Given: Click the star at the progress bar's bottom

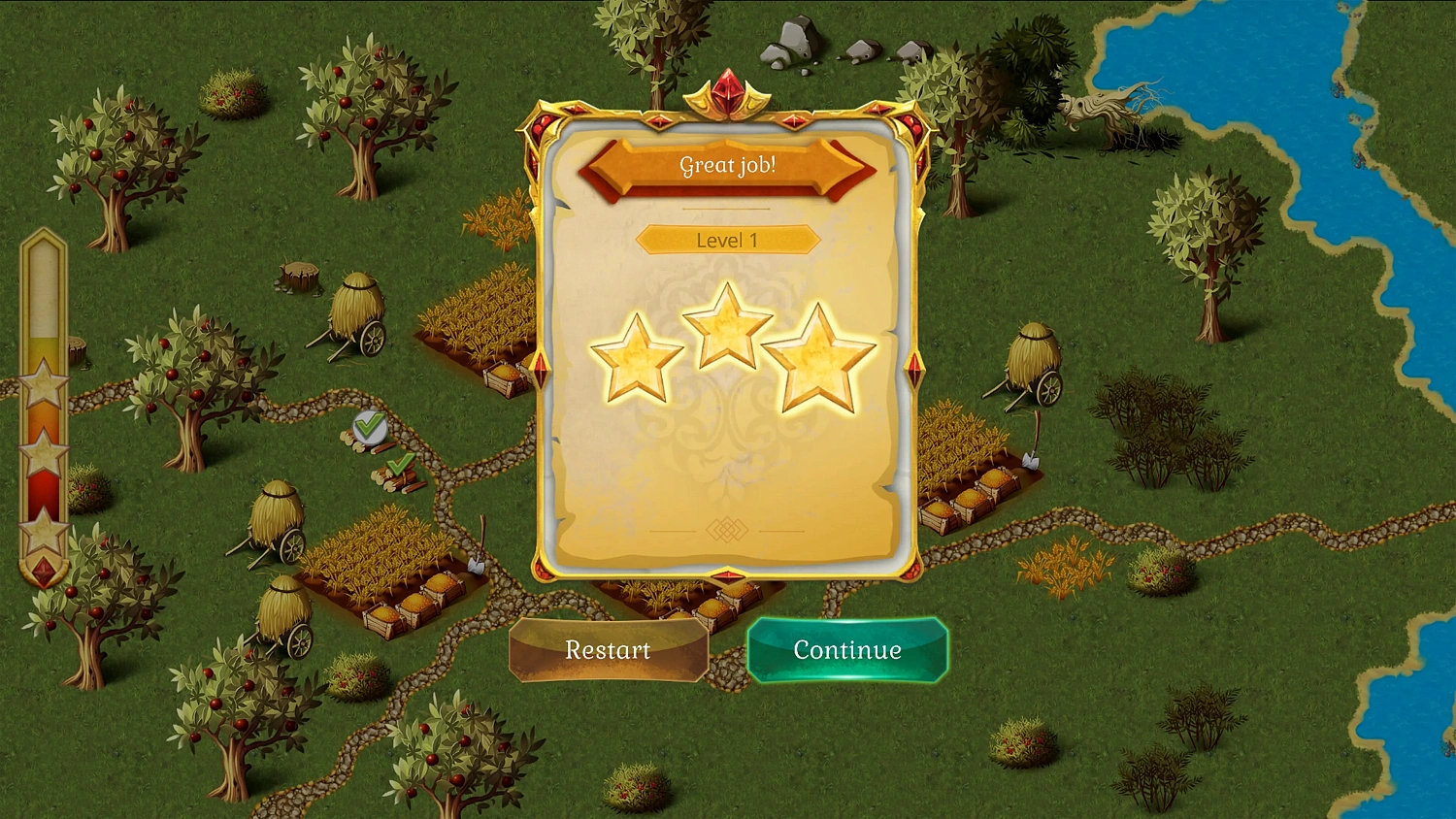Looking at the screenshot, I should pyautogui.click(x=43, y=533).
